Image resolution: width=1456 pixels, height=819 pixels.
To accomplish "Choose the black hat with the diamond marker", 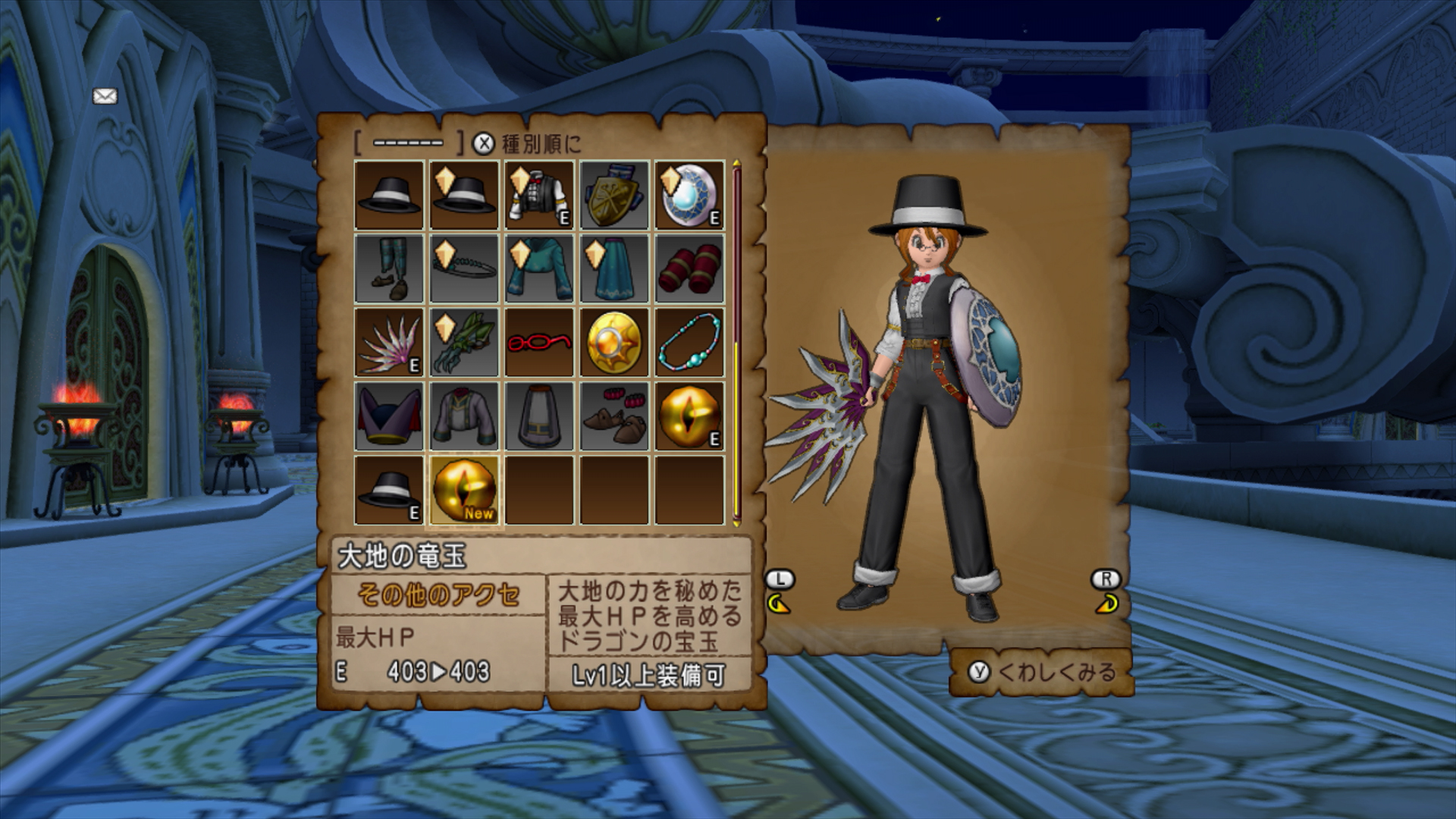I will [463, 195].
